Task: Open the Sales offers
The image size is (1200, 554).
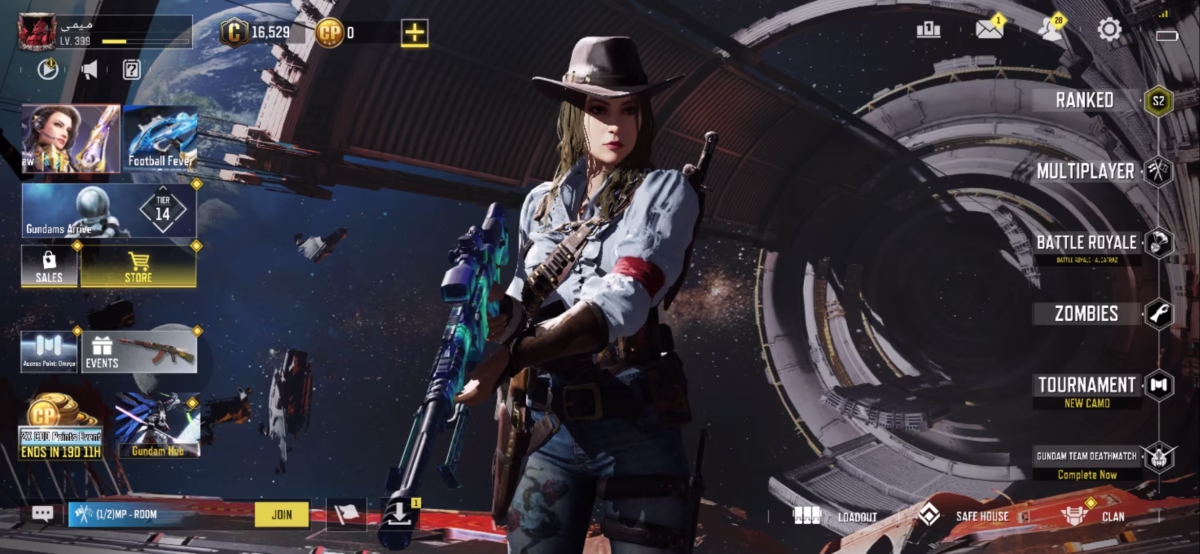Action: point(49,267)
